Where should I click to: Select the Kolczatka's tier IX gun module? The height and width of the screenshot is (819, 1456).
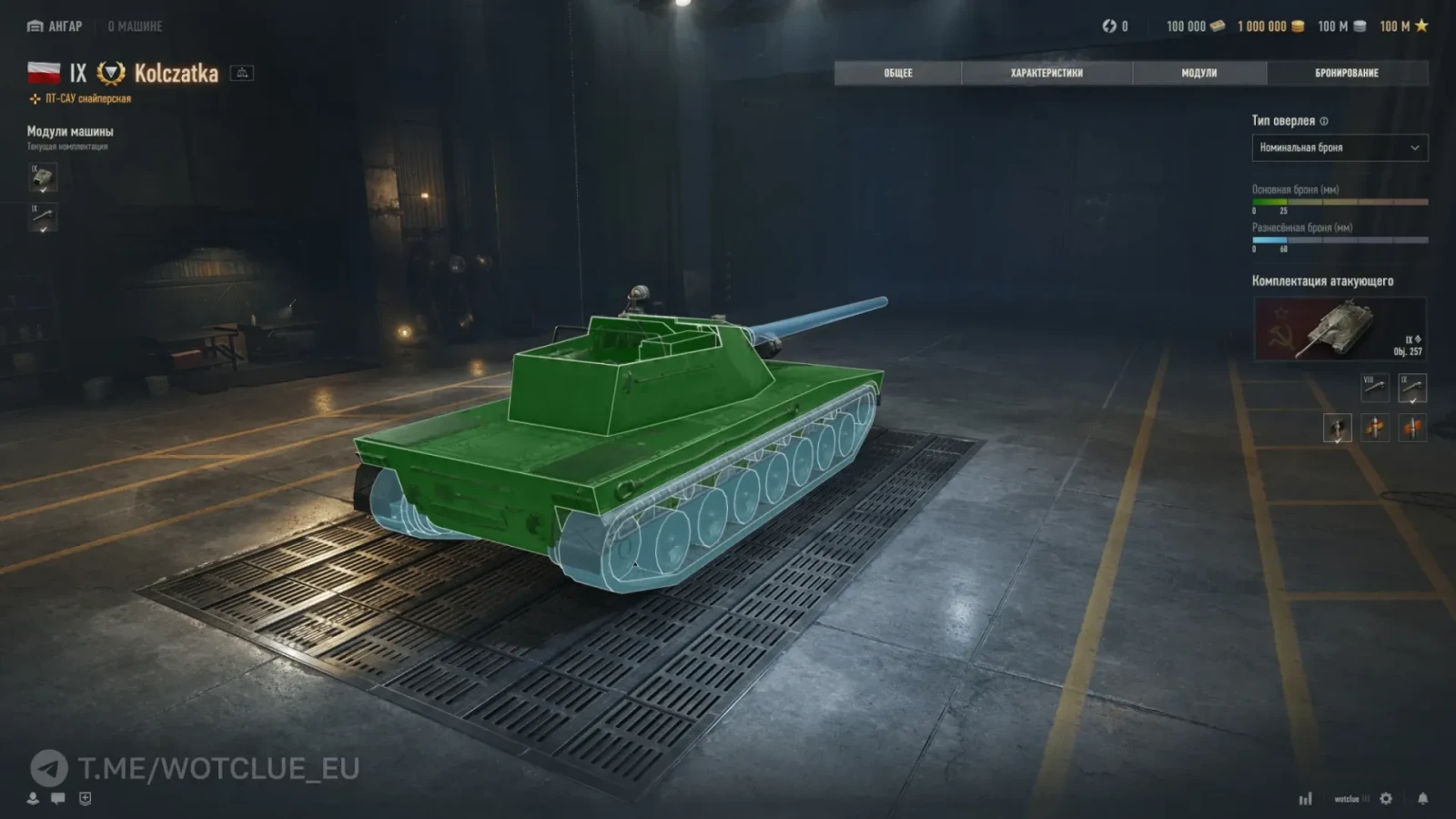(43, 217)
